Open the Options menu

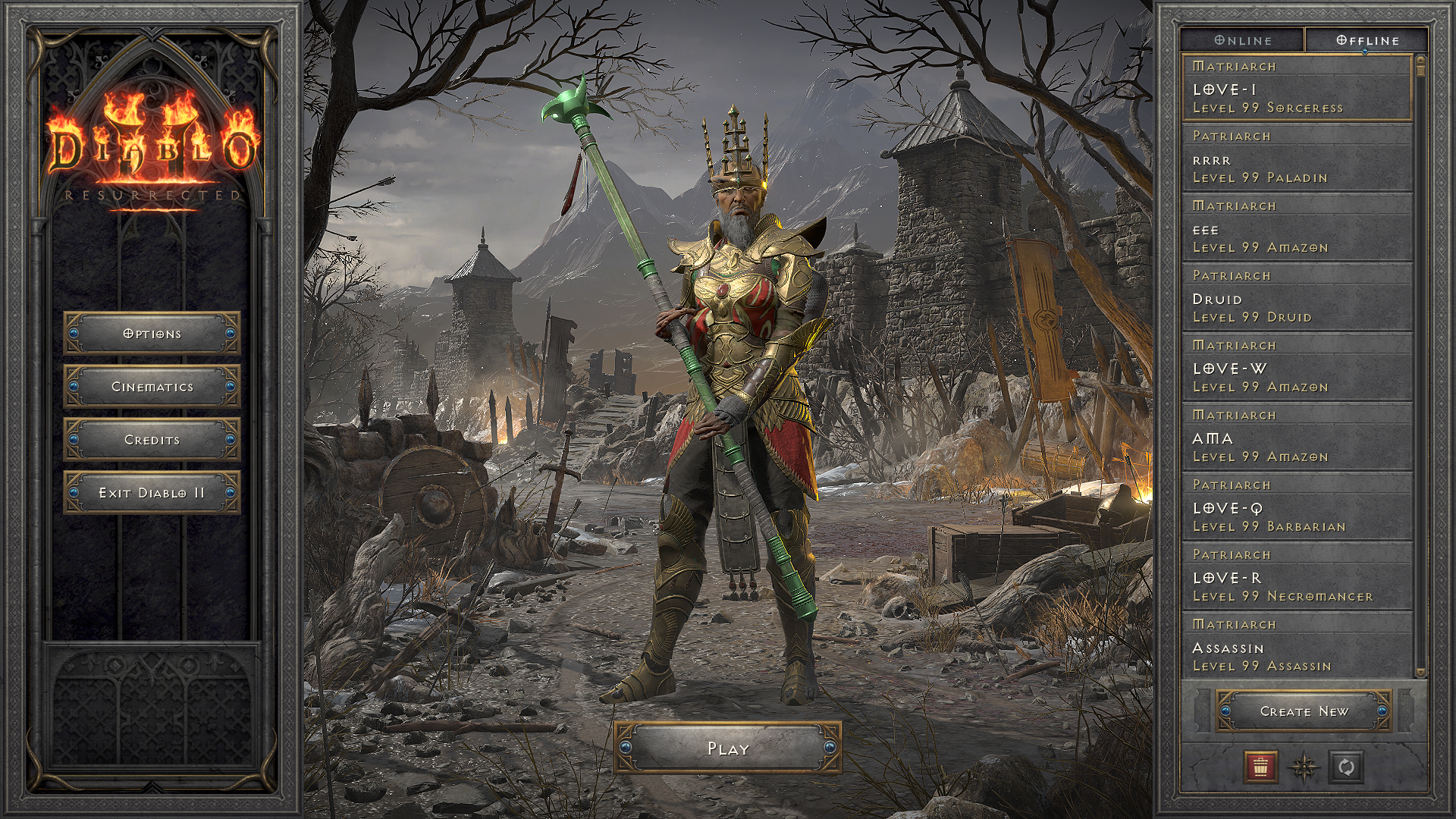152,334
